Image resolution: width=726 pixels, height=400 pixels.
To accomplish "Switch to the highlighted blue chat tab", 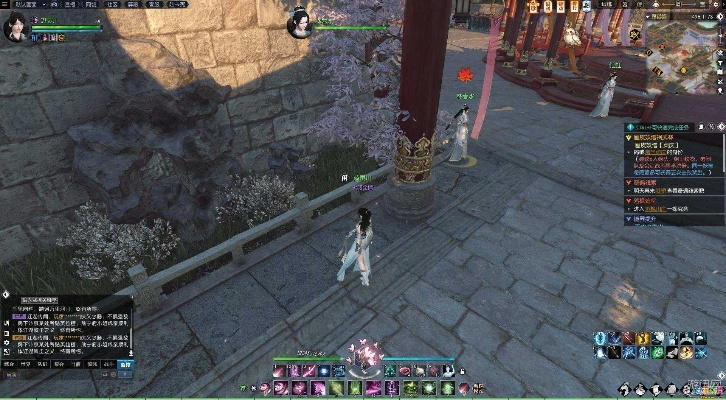I will (x=125, y=366).
